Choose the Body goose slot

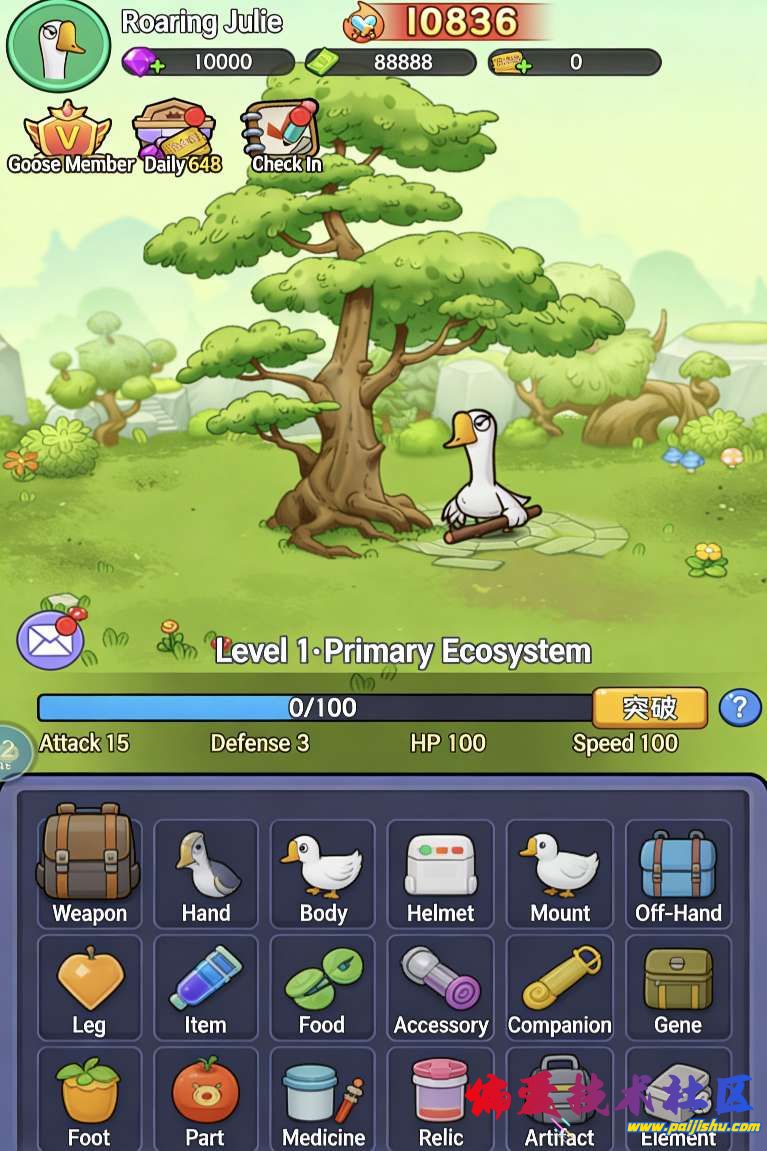[x=322, y=872]
